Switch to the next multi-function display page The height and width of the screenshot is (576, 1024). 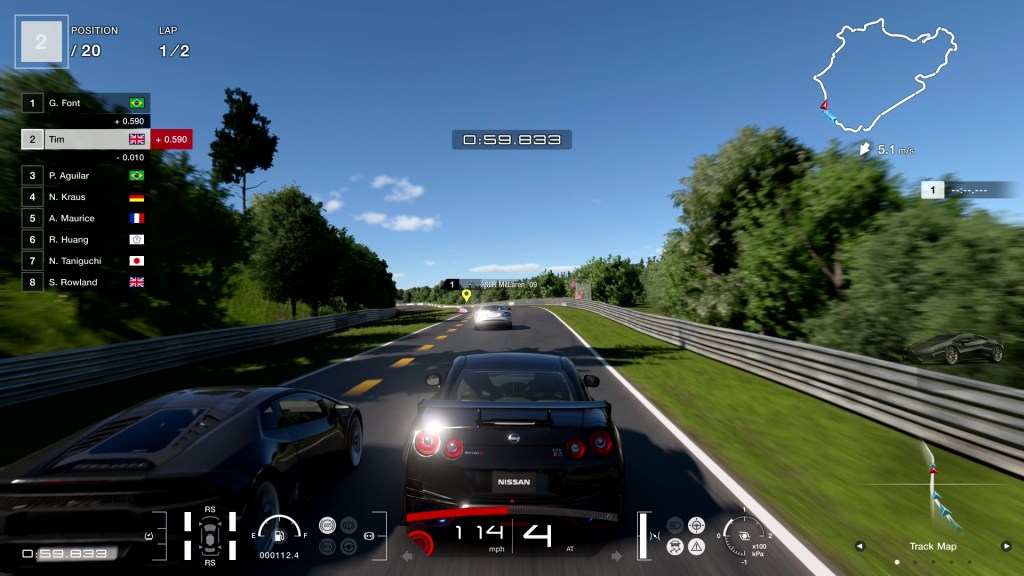pos(1006,546)
